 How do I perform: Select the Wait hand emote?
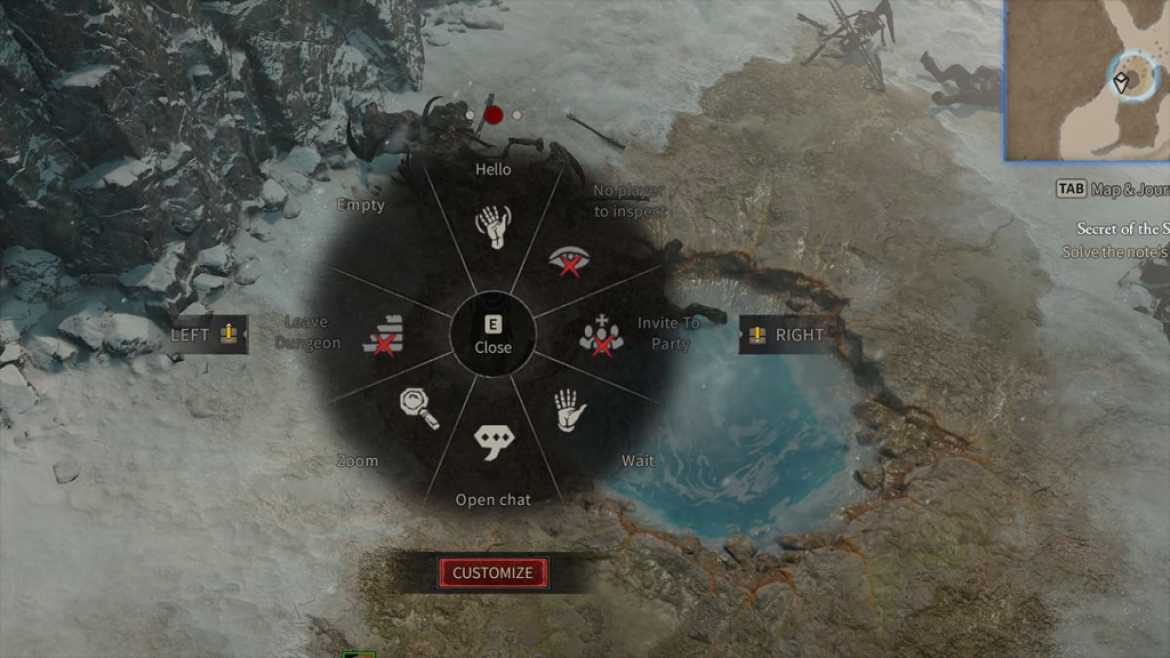pyautogui.click(x=569, y=410)
